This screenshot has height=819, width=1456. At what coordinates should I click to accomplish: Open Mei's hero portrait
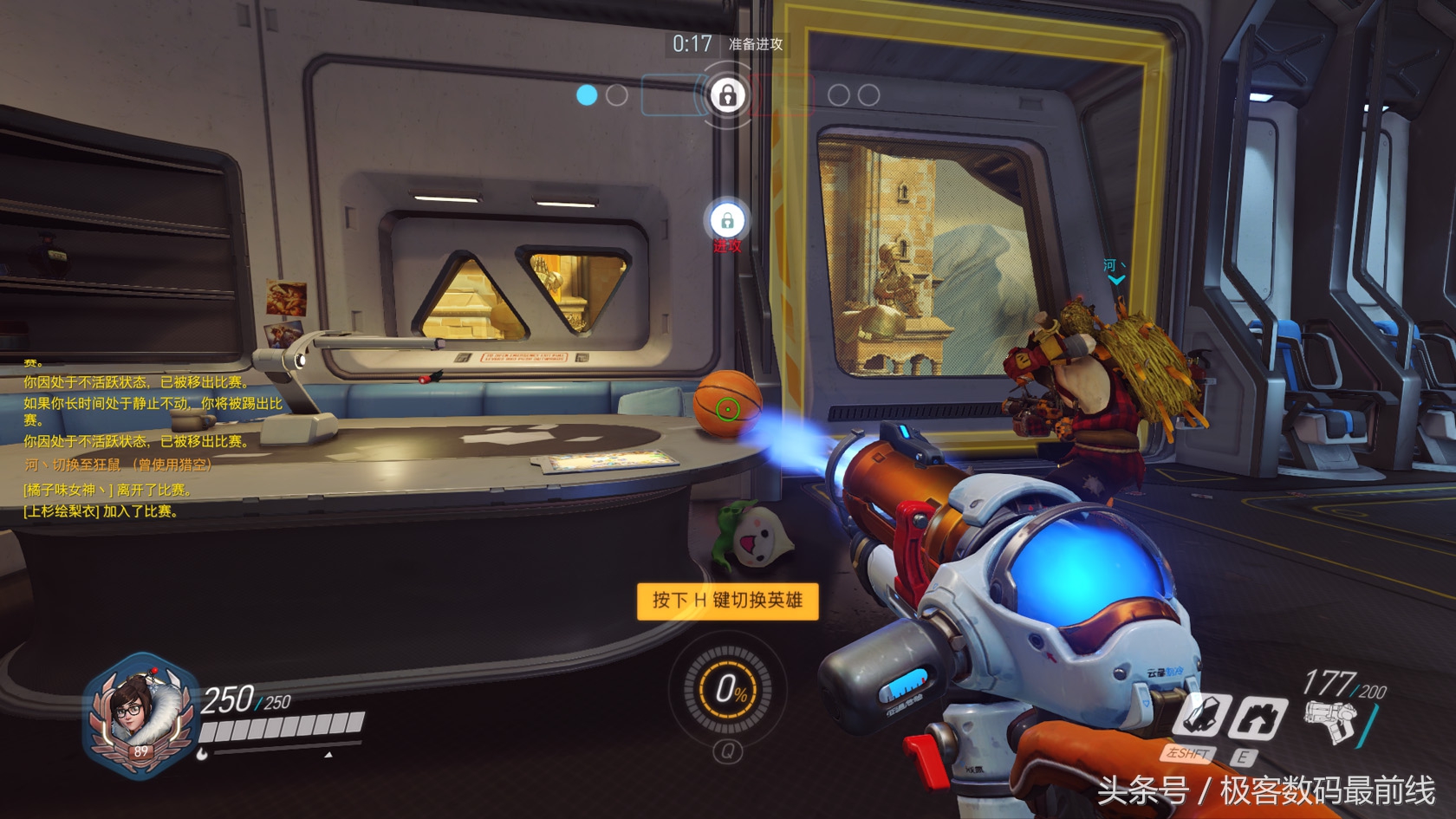point(139,714)
